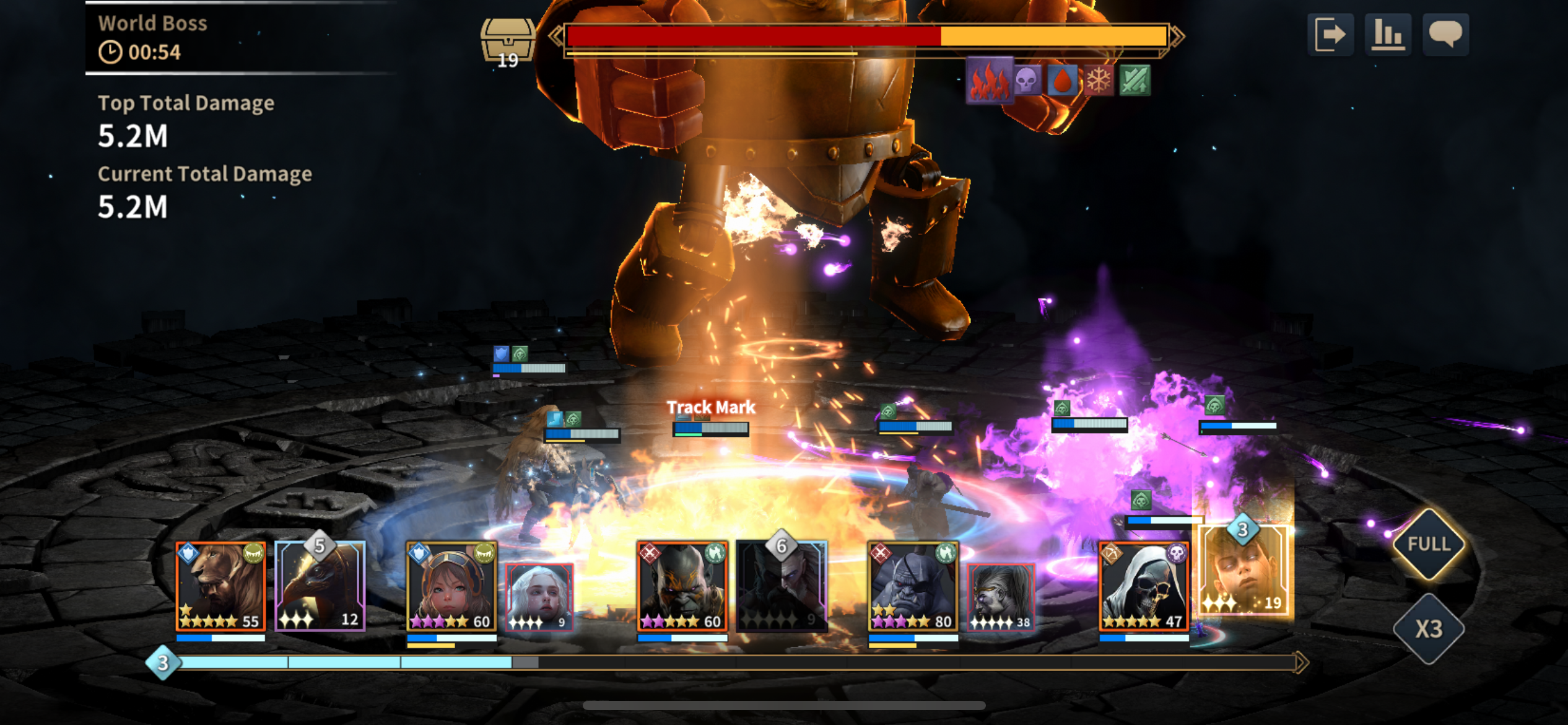
Task: Select the tiger-striped orc hero card
Action: 682,586
